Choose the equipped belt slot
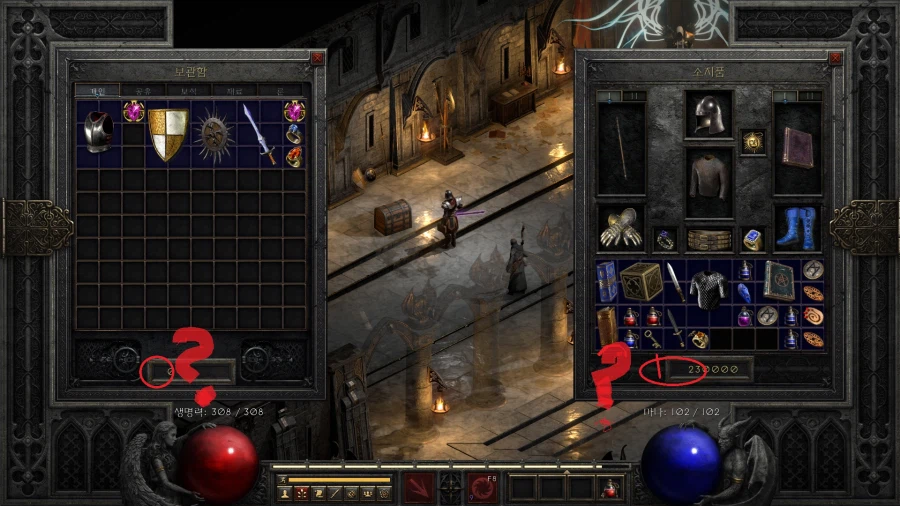Viewport: 900px width, 506px height. (x=709, y=239)
